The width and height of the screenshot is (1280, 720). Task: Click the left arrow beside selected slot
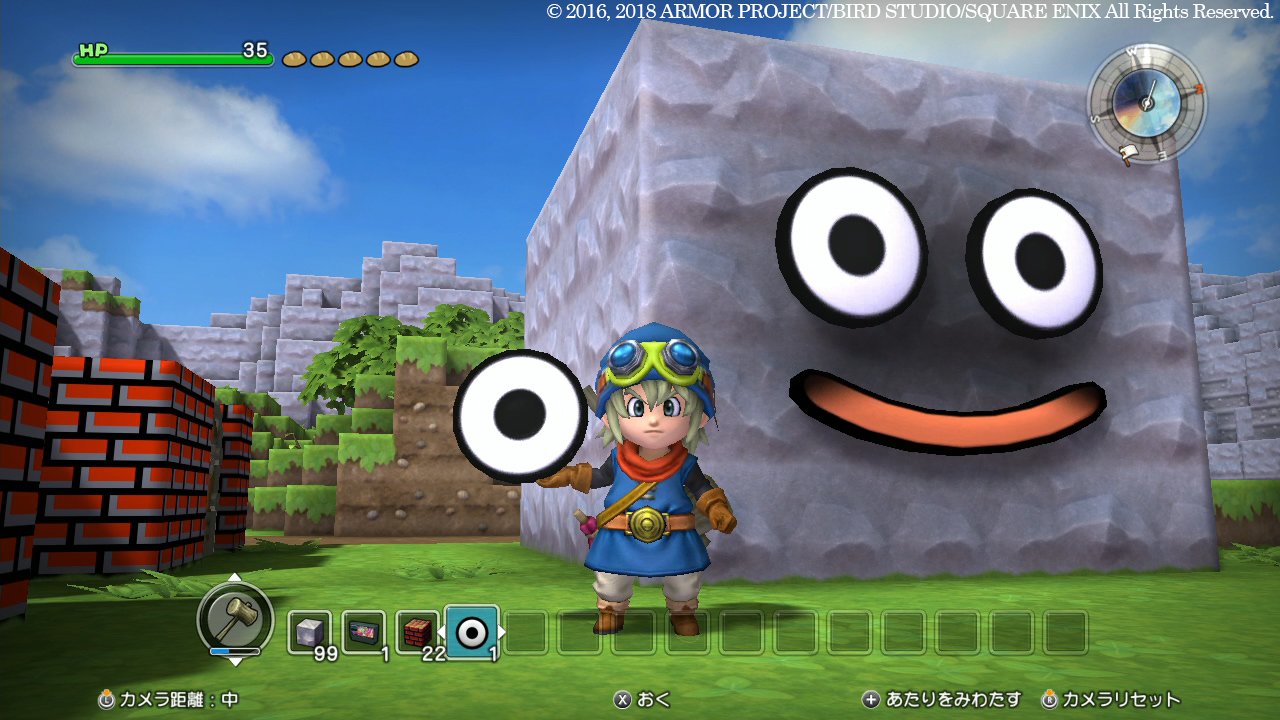point(440,634)
